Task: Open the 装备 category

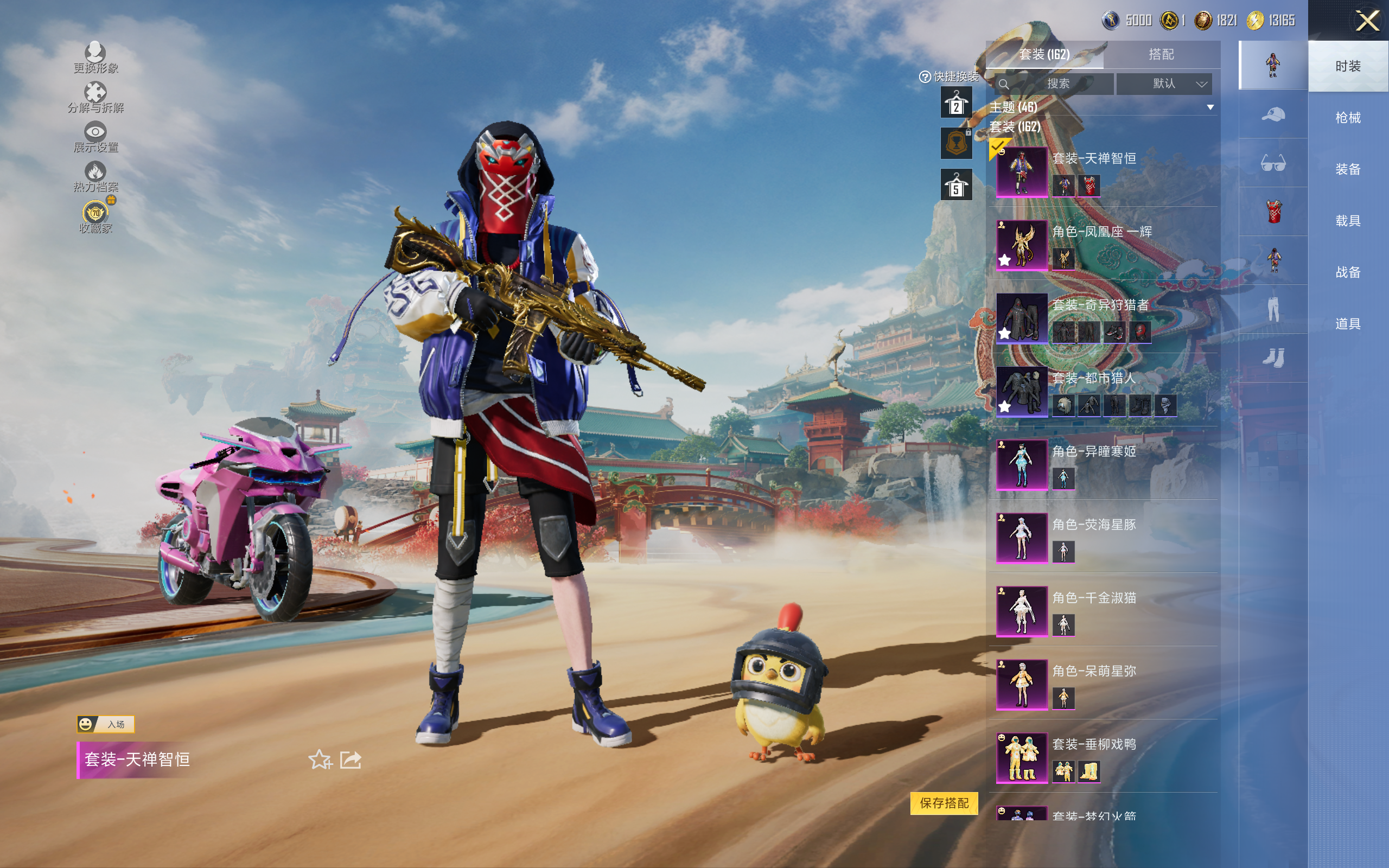Action: [x=1347, y=169]
